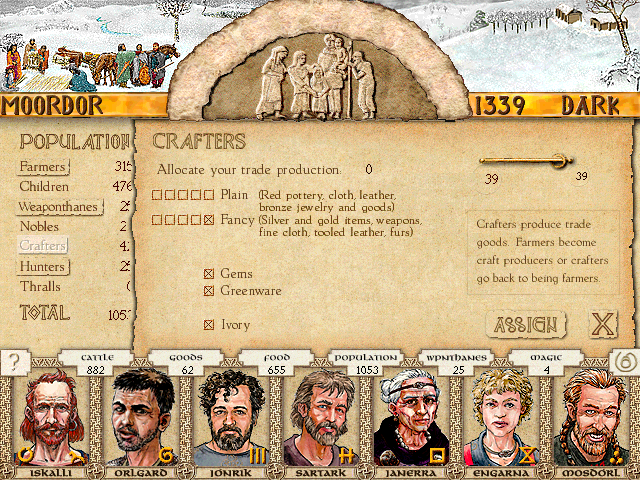Select the Hunters population entry
The image size is (640, 480).
(42, 267)
